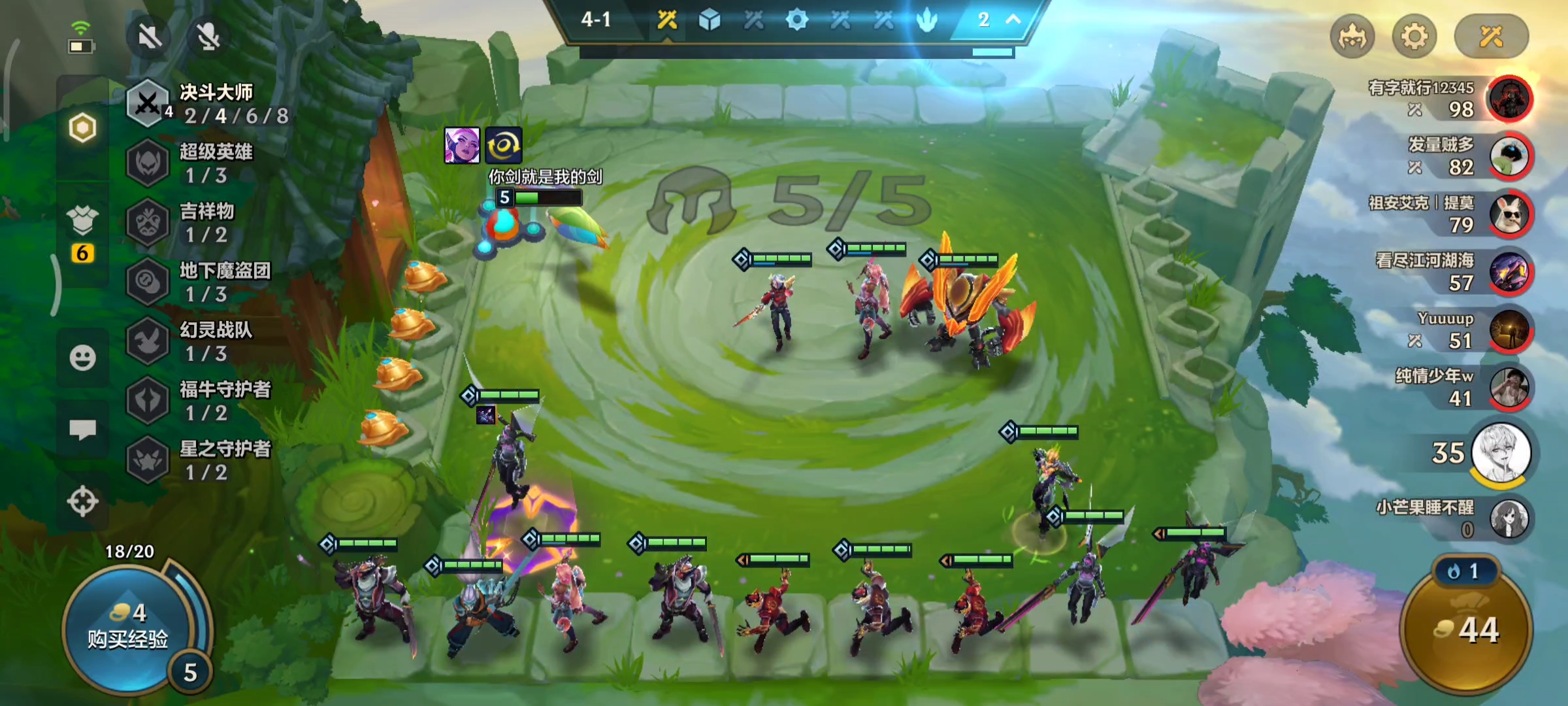This screenshot has width=1568, height=706.
Task: View player Yuuuup's board
Action: [1509, 330]
